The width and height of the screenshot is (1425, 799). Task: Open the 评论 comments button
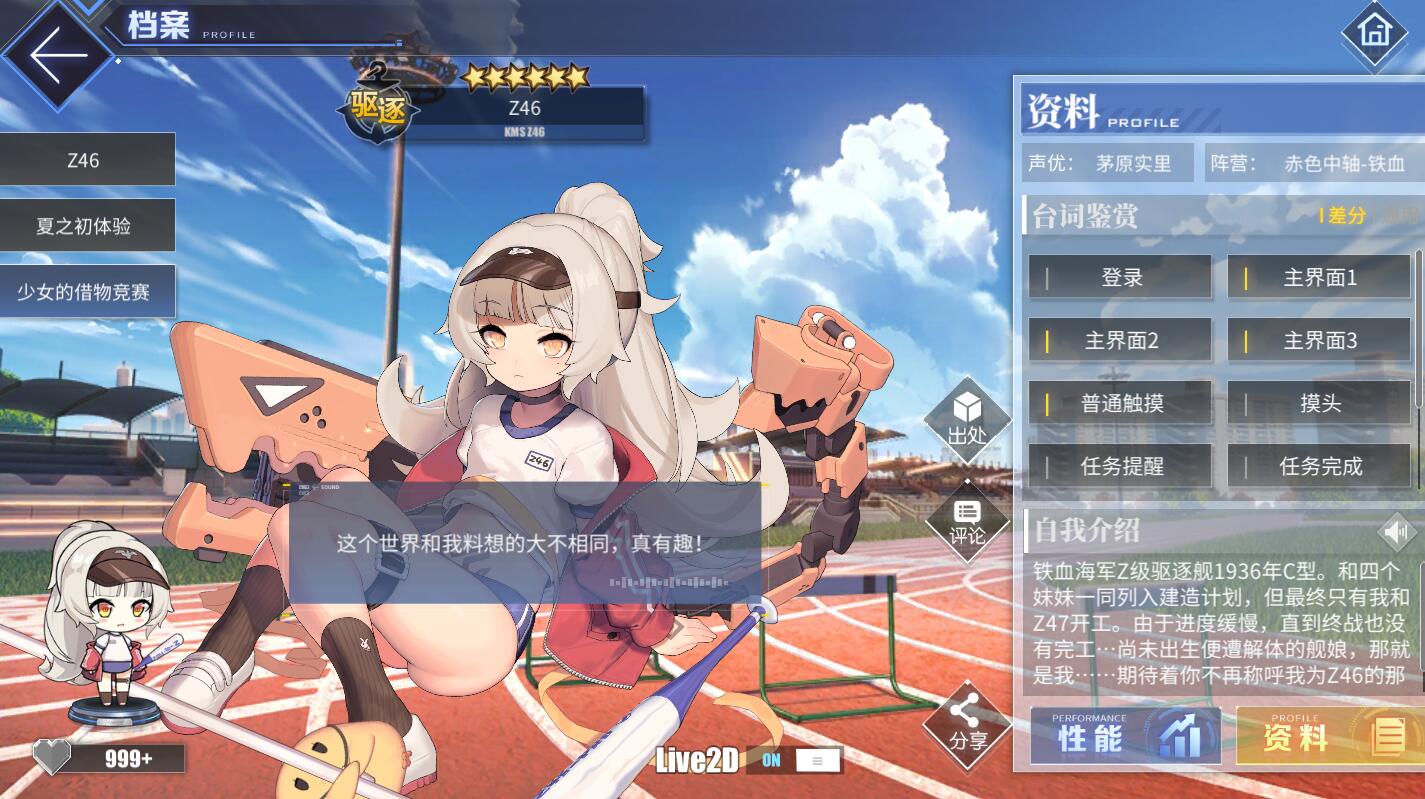(x=966, y=521)
